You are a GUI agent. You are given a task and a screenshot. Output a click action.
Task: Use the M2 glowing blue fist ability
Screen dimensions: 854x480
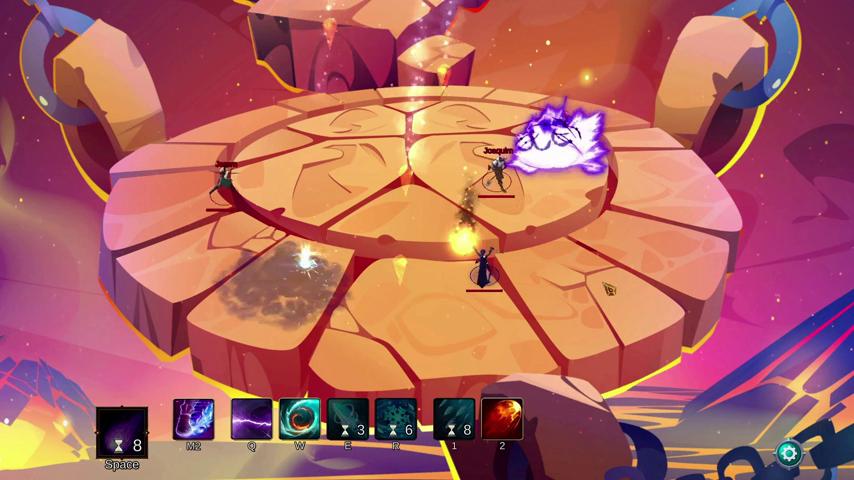coord(194,419)
